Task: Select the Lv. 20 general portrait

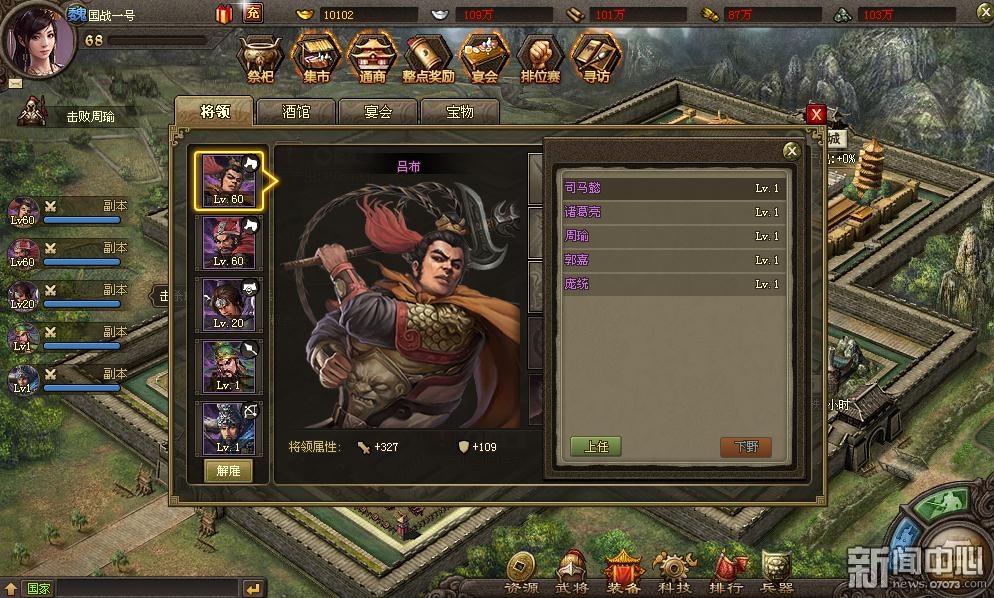Action: (230, 305)
